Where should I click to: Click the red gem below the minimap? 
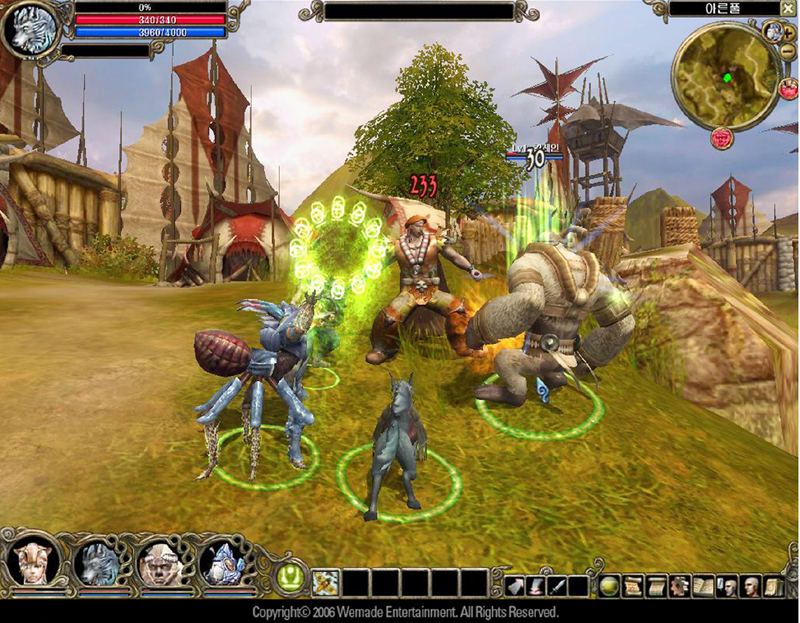(721, 139)
